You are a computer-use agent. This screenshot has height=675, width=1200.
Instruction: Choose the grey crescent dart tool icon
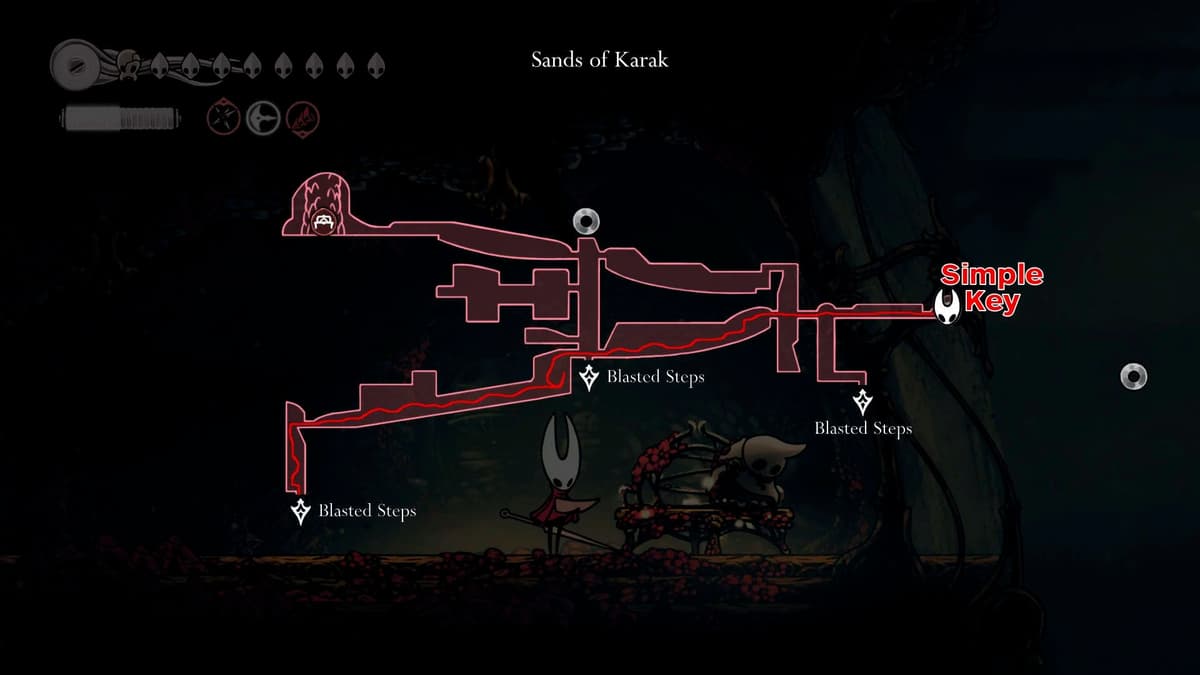click(263, 118)
